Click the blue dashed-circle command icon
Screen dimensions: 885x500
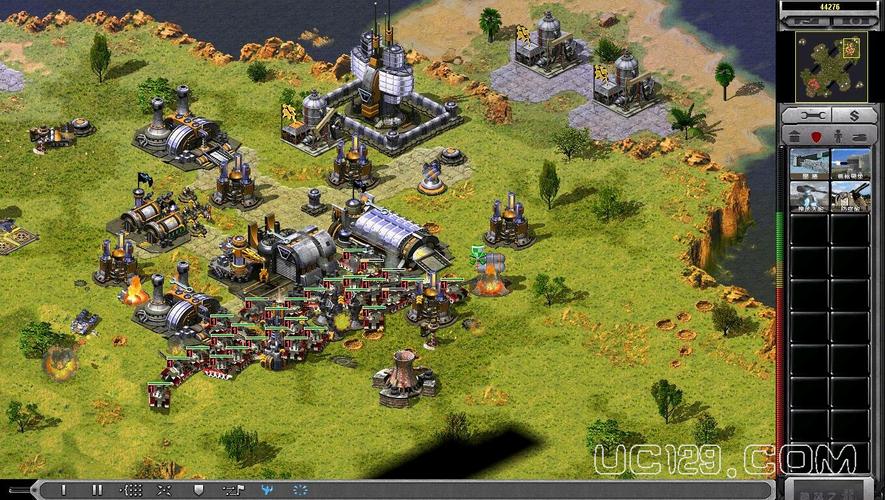pos(300,490)
